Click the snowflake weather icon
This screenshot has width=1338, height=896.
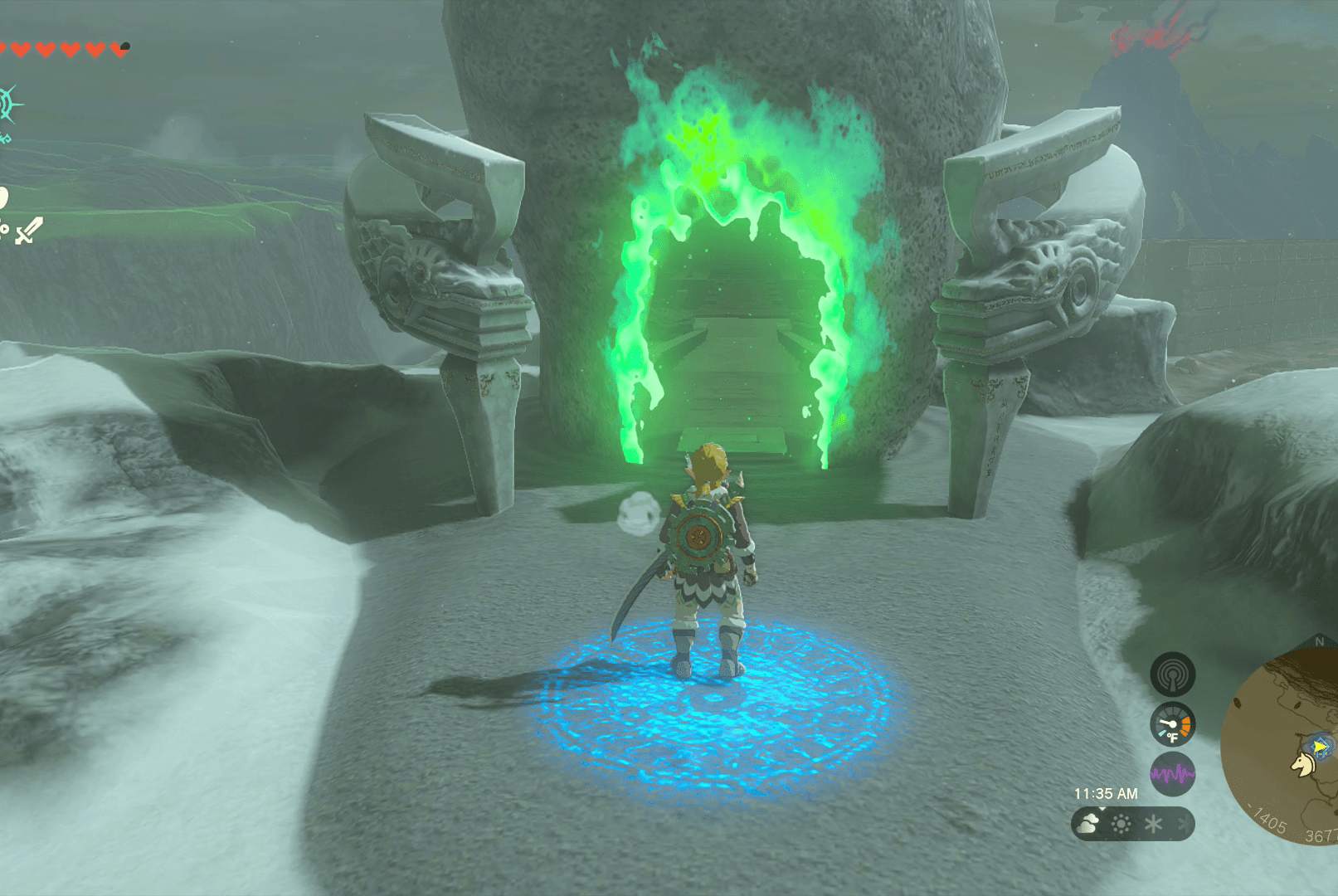pos(1154,824)
